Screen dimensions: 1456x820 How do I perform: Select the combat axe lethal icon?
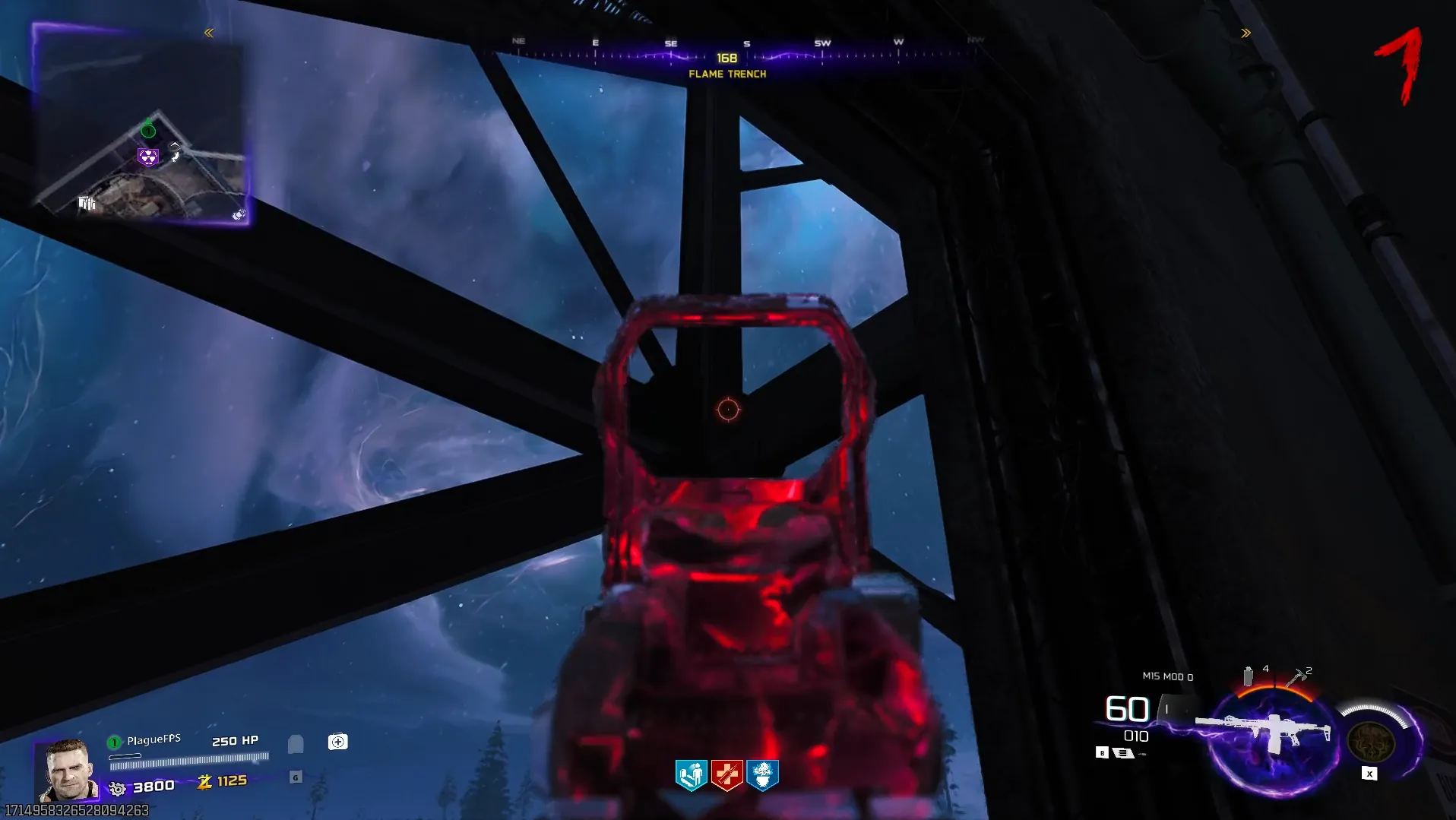1295,677
